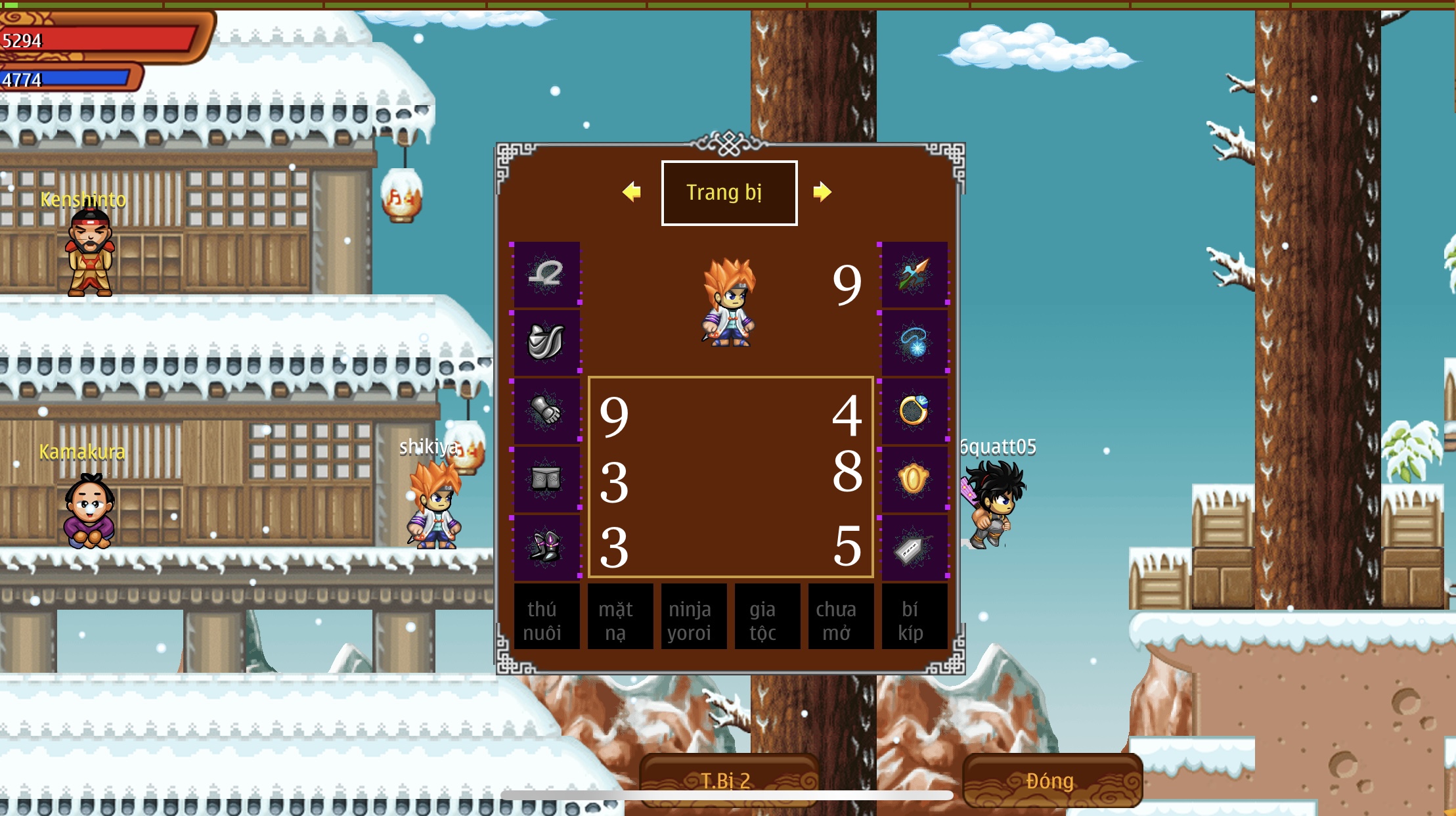The width and height of the screenshot is (1456, 816).
Task: Click the pants equipment slot
Action: pos(546,477)
